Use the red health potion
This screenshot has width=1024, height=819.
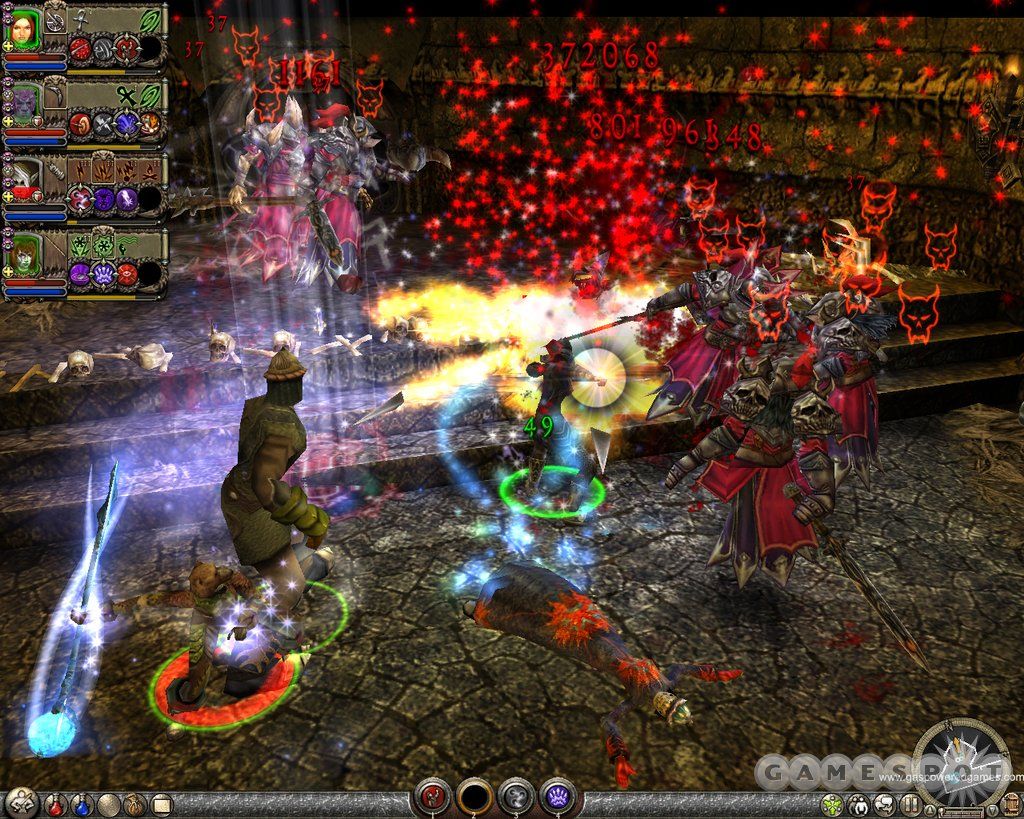57,803
